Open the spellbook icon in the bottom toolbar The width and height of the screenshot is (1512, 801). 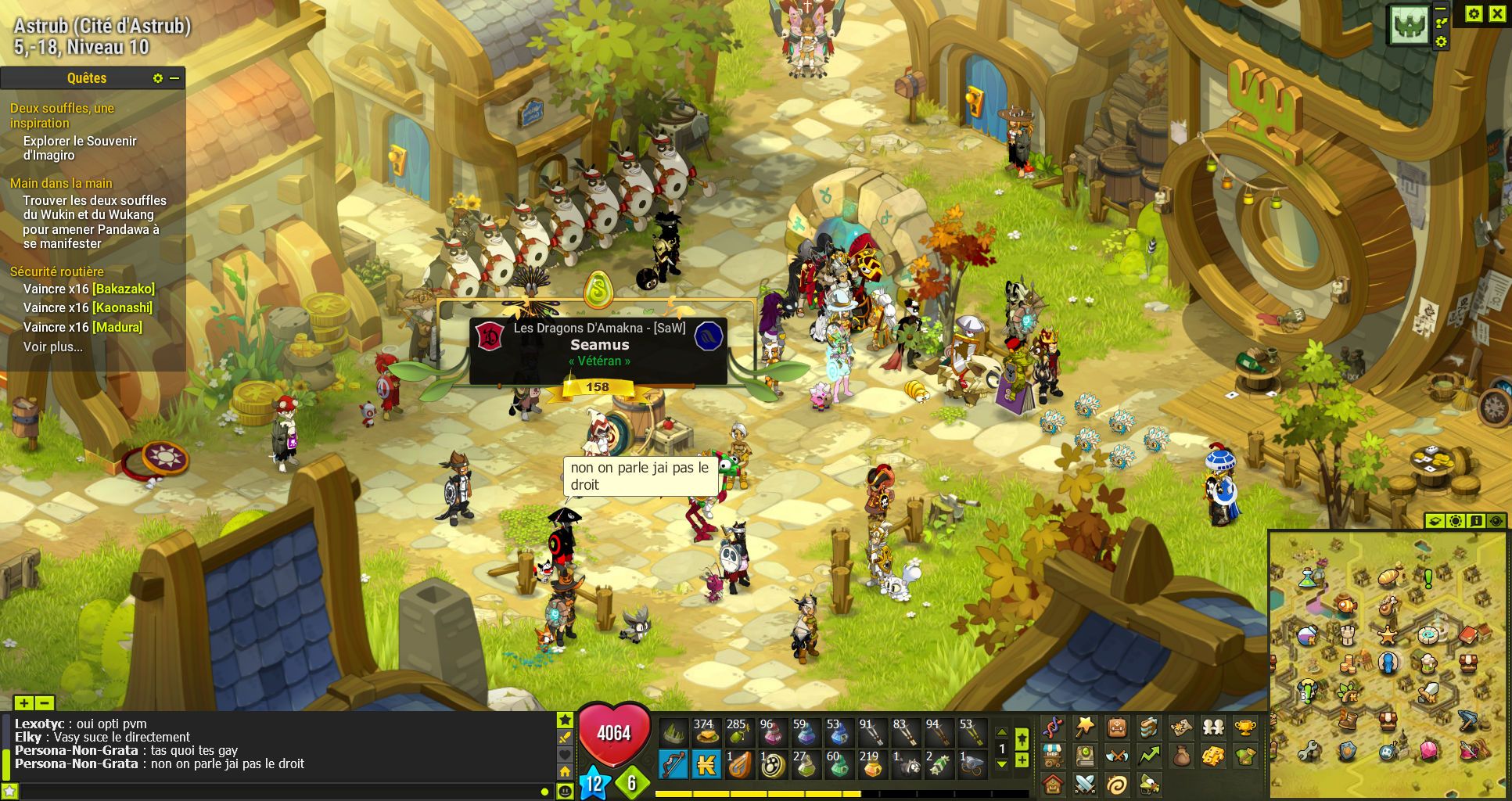pyautogui.click(x=1085, y=756)
